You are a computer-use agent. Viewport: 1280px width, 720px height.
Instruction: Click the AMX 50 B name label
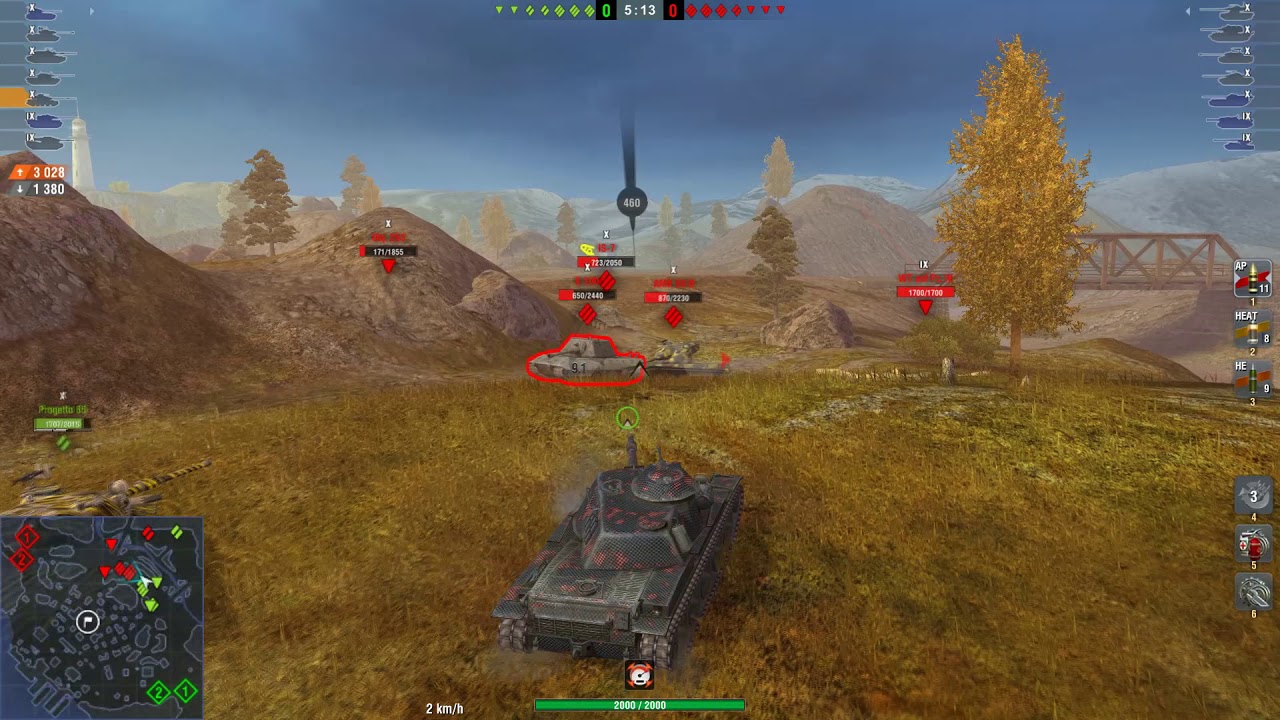click(x=675, y=281)
